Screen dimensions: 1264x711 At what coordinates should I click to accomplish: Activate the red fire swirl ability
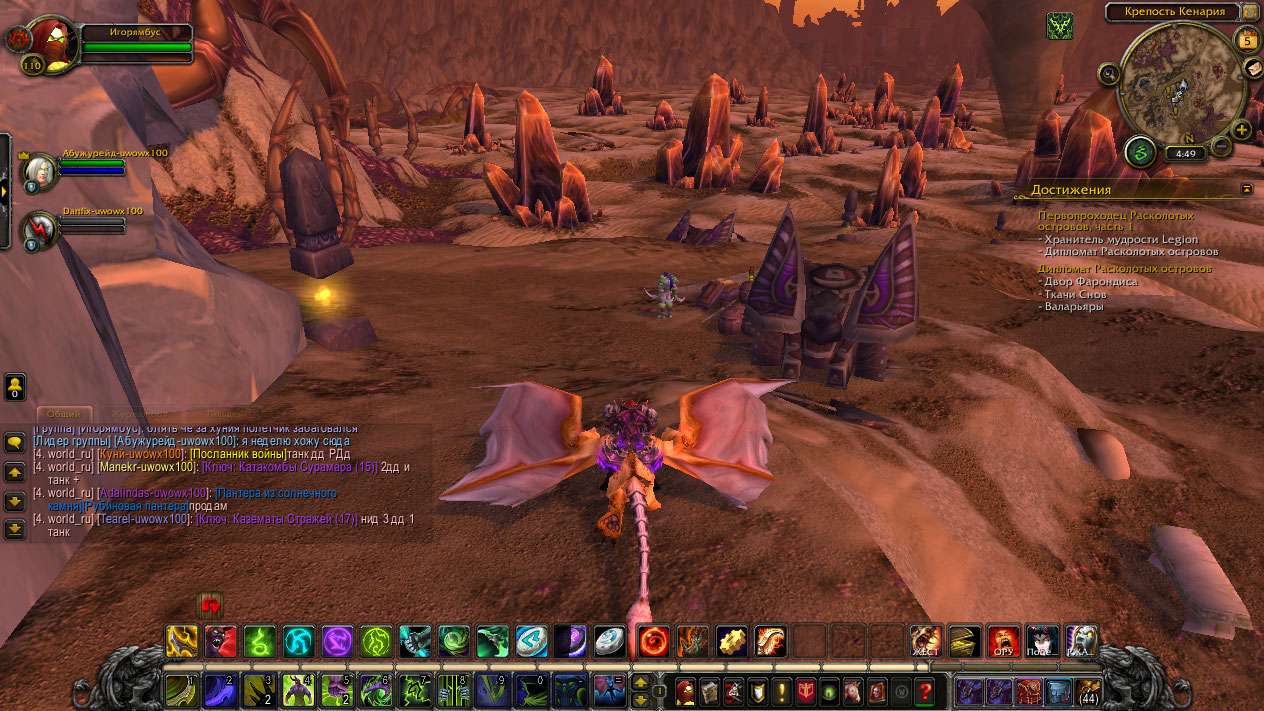point(653,640)
